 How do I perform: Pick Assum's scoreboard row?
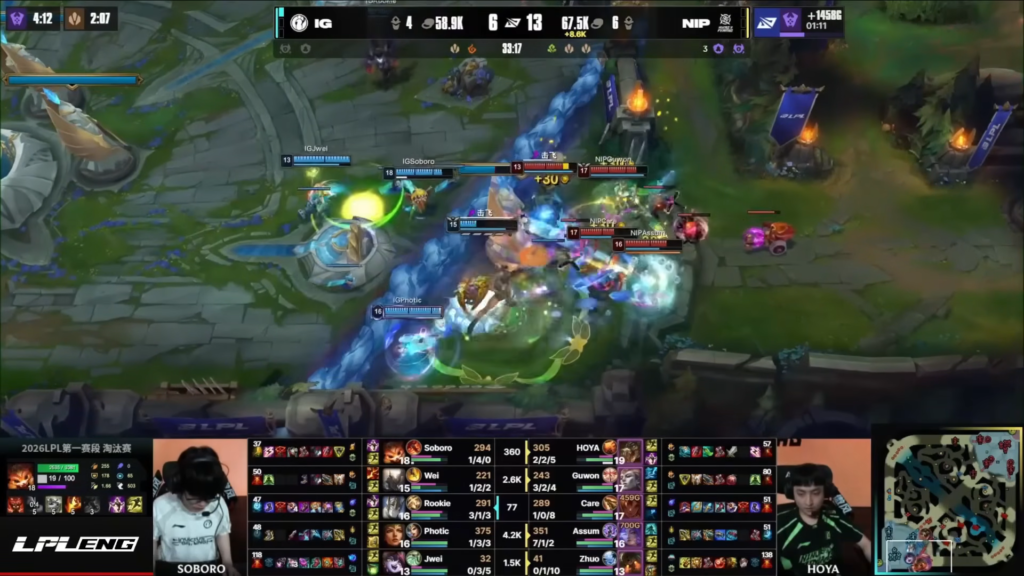[585, 535]
